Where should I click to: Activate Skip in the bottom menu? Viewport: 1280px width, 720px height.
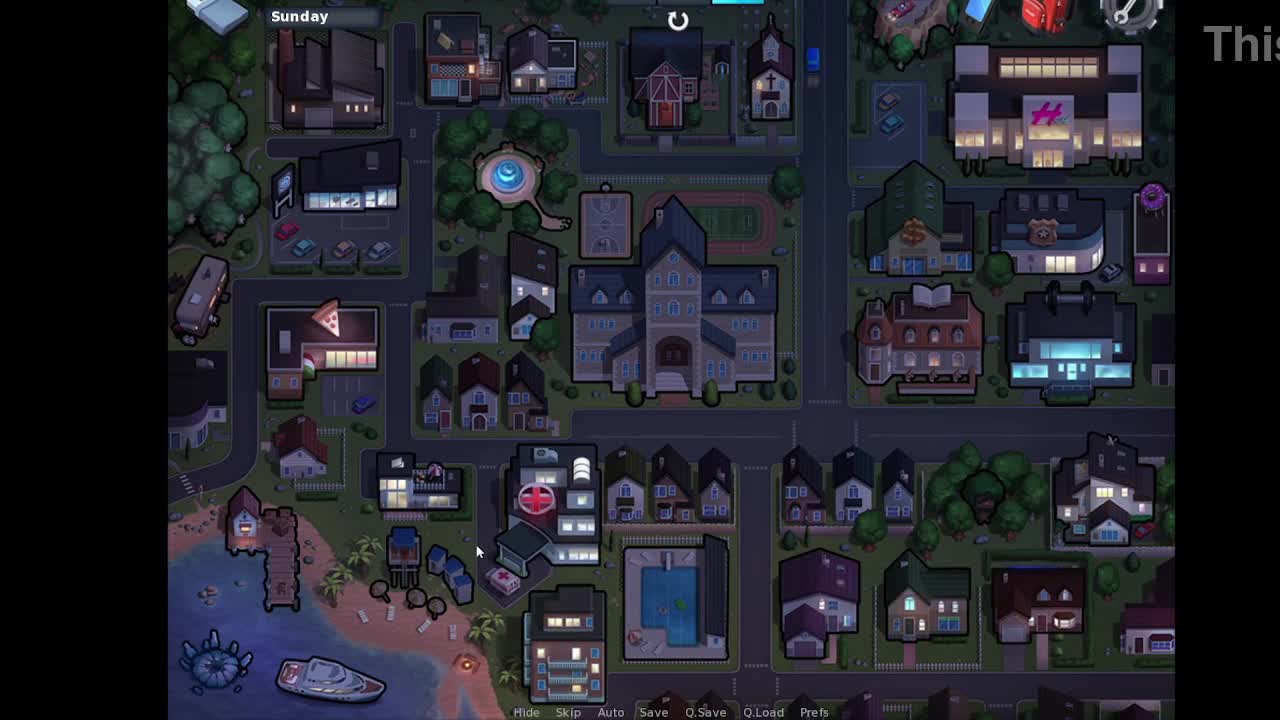click(x=568, y=712)
